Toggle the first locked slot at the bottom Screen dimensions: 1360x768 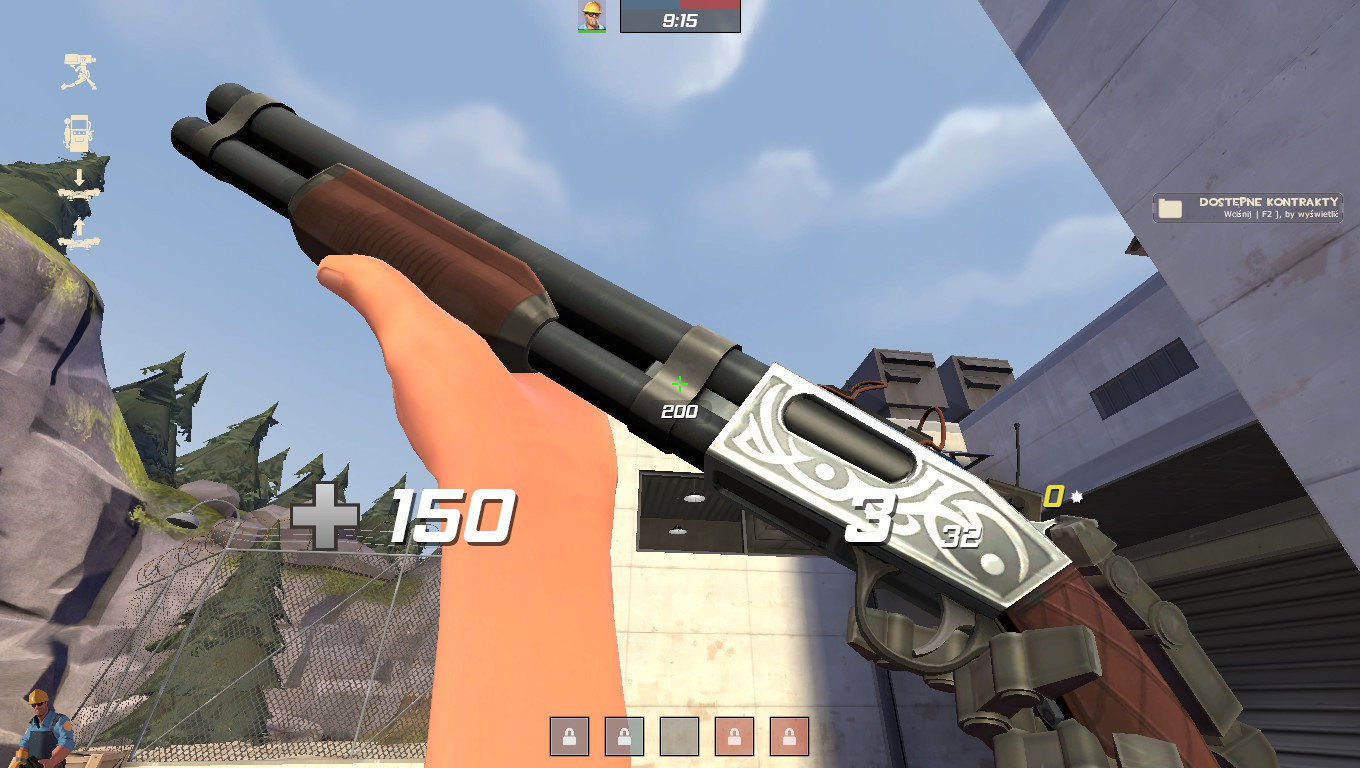pos(569,736)
